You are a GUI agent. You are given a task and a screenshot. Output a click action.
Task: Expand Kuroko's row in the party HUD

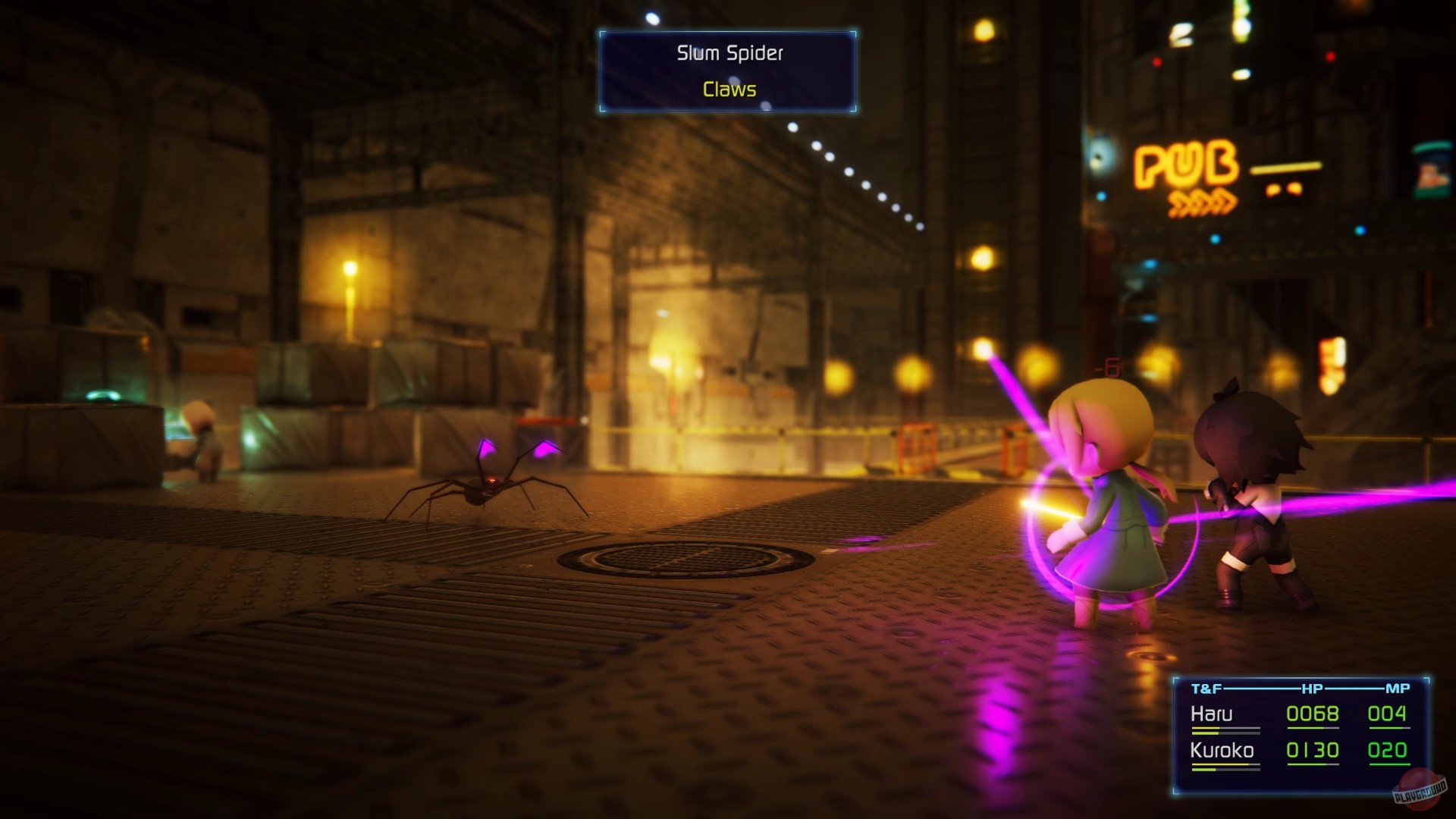coord(1222,749)
